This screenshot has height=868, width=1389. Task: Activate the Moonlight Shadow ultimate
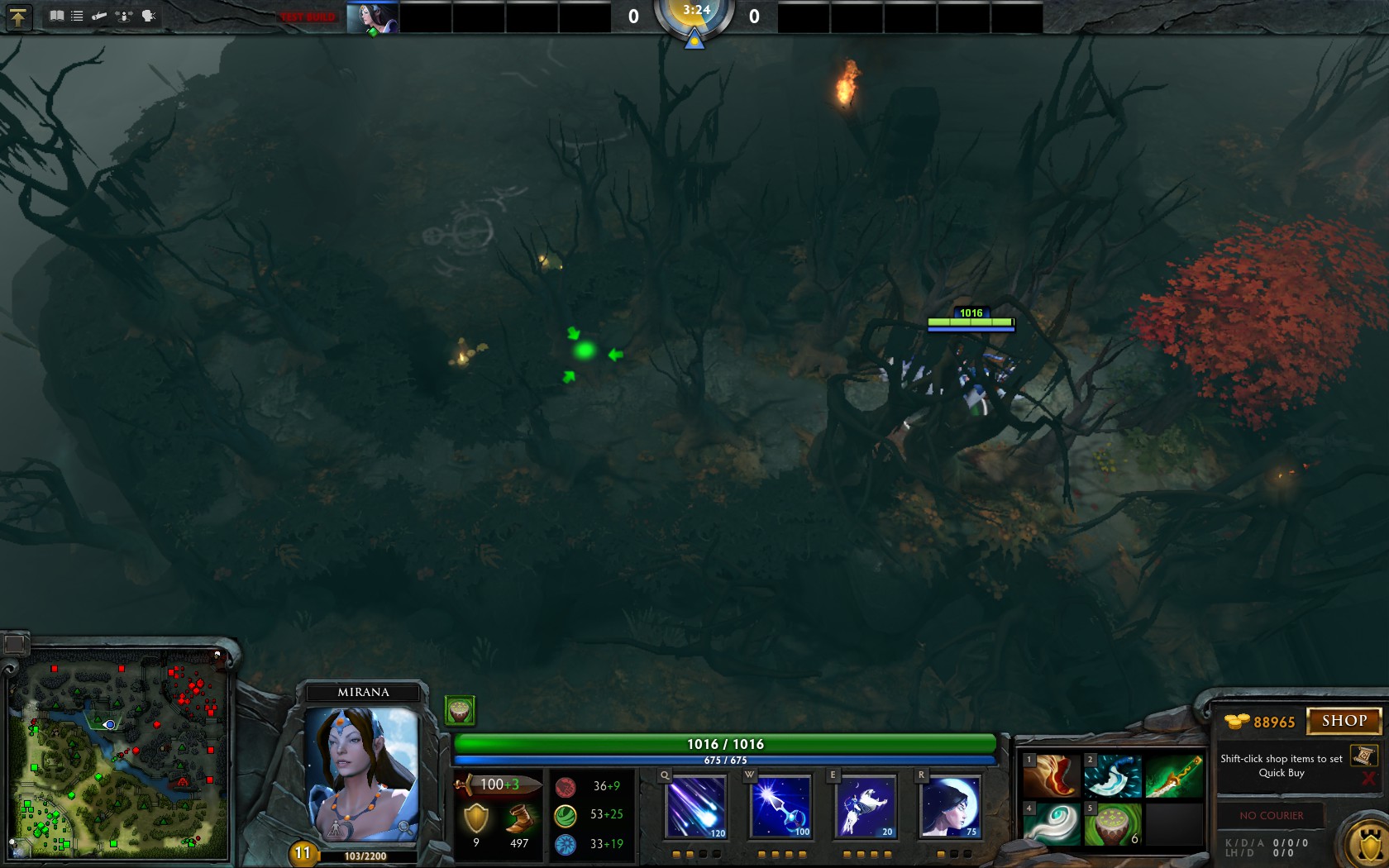pos(951,807)
